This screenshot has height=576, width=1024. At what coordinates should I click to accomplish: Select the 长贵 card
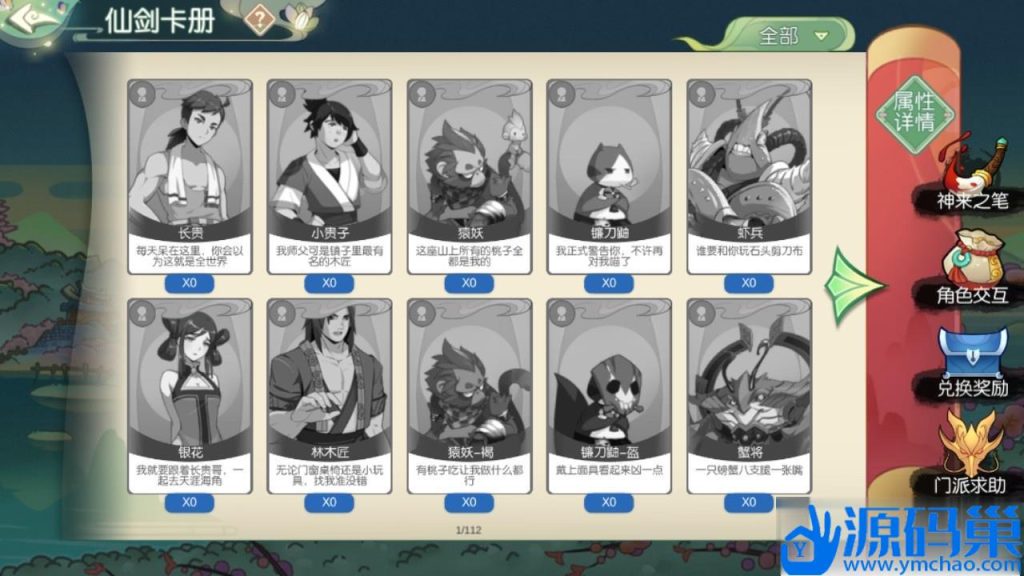pyautogui.click(x=190, y=175)
